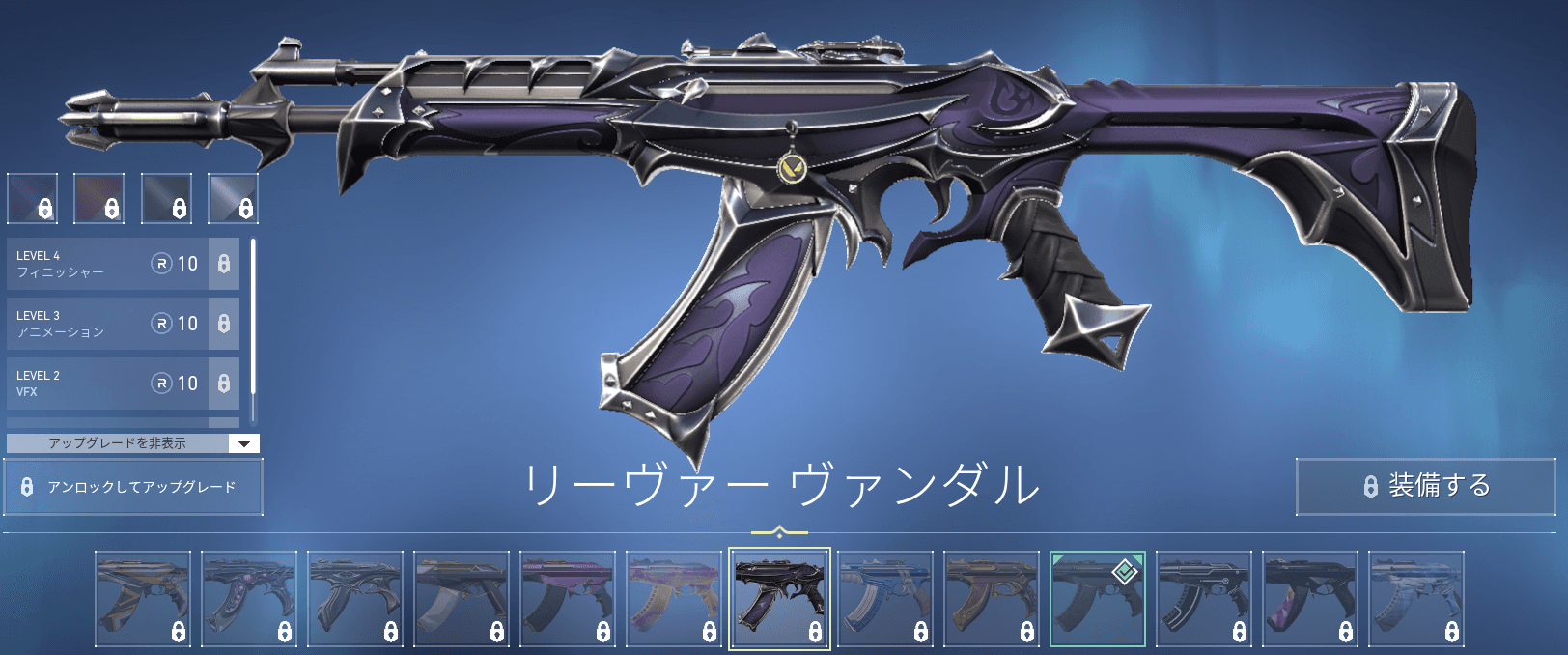Pick the black Vandal with white line accents
1568x655 pixels.
pyautogui.click(x=1204, y=598)
